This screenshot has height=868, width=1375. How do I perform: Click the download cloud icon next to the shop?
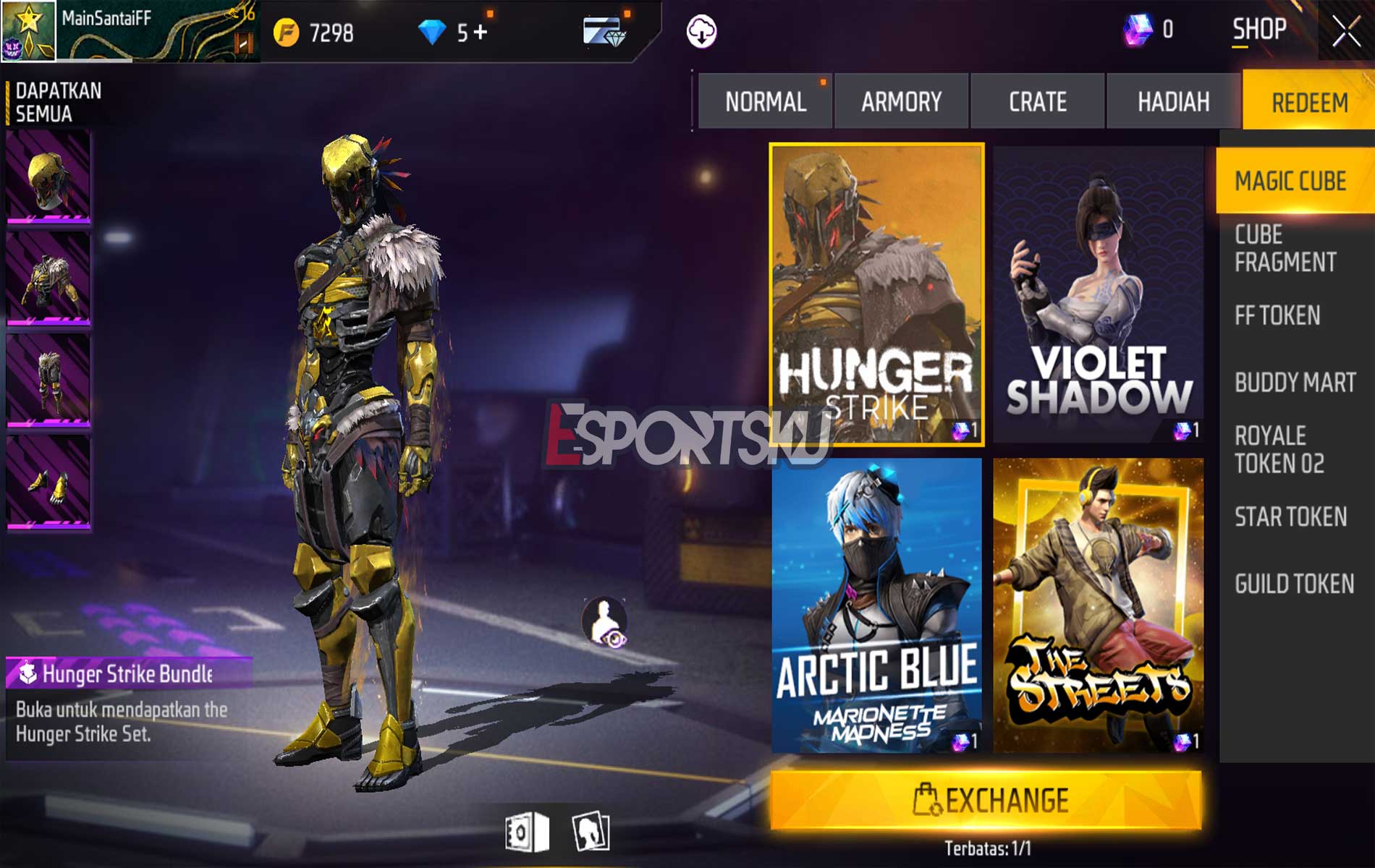(x=701, y=30)
